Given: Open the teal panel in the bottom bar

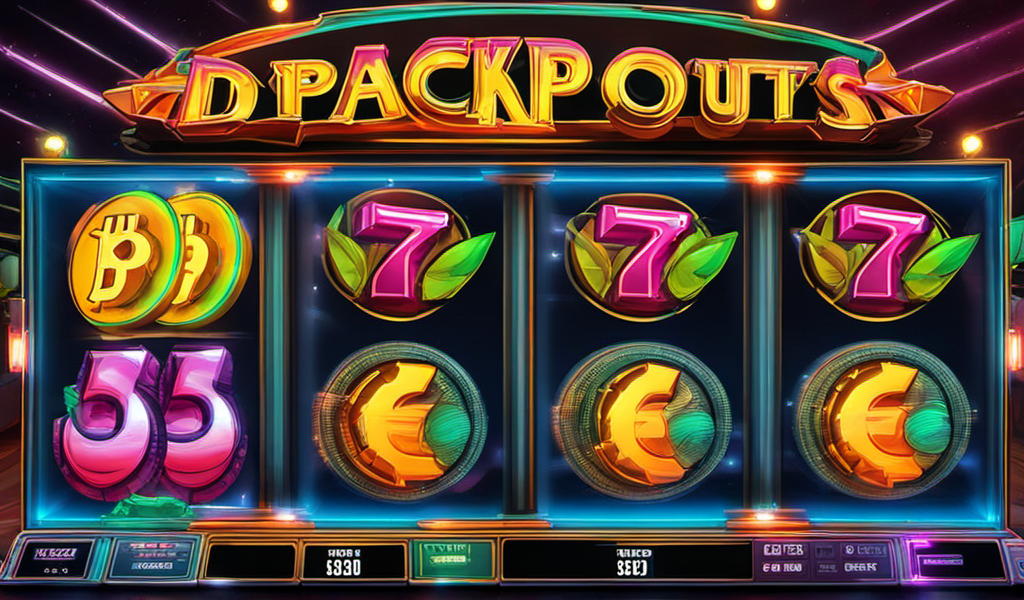Looking at the screenshot, I should click(x=151, y=558).
